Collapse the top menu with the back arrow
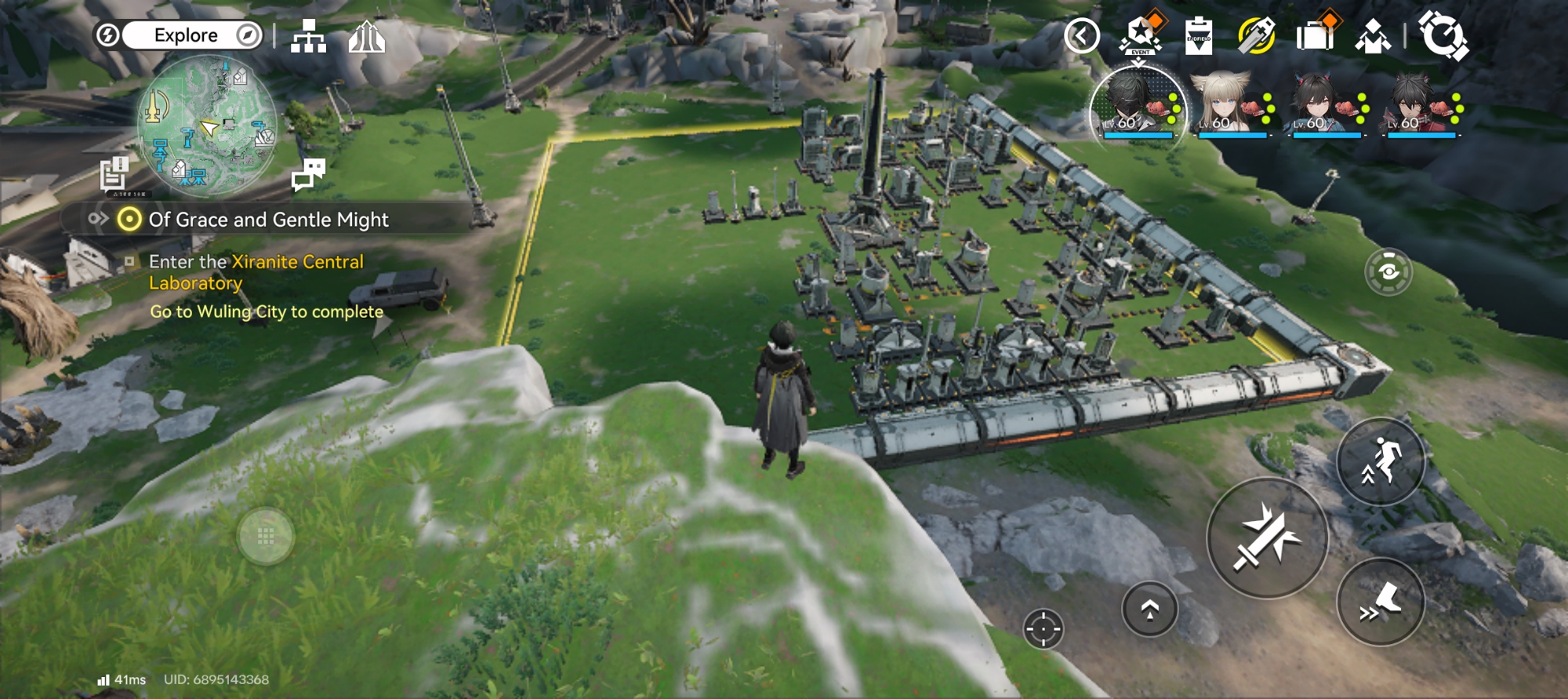Screen dimensions: 1568x699 point(1082,36)
